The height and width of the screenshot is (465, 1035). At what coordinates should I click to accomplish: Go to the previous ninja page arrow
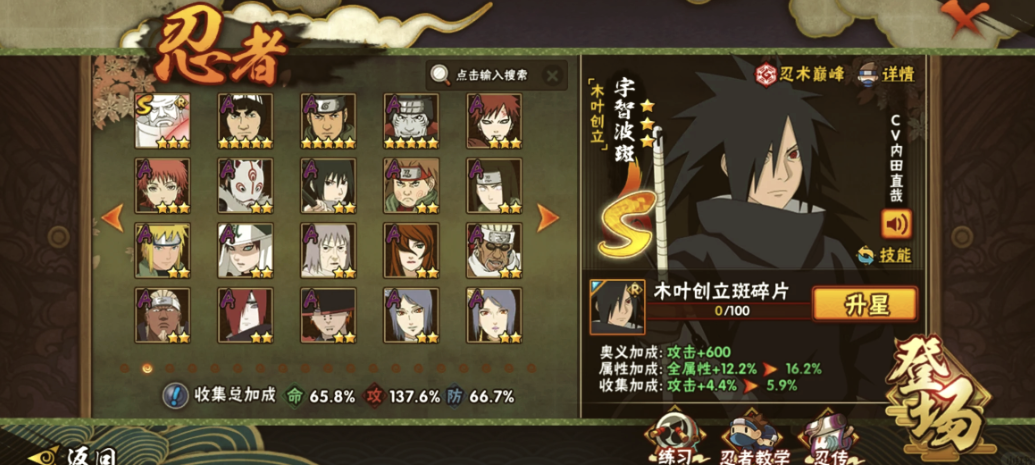113,215
